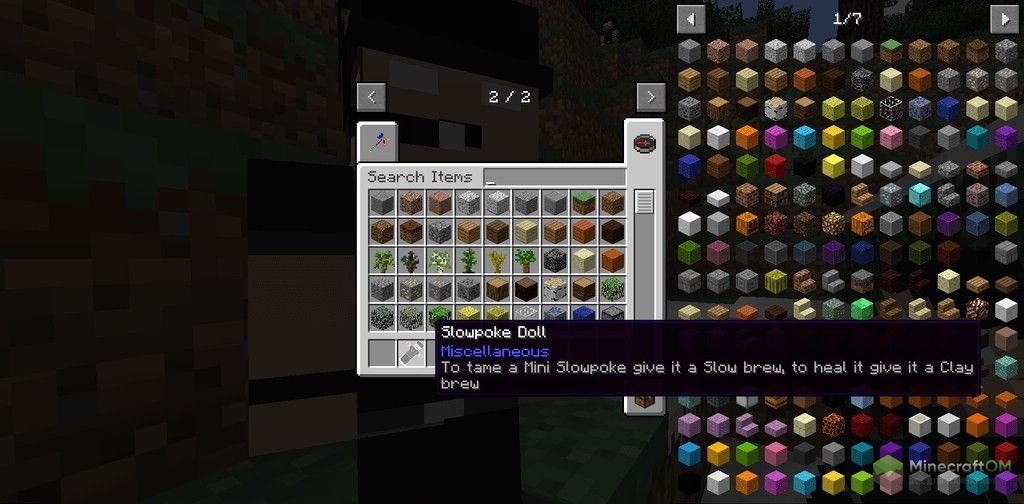Select the Slowpoke Doll hotbar item

411,352
